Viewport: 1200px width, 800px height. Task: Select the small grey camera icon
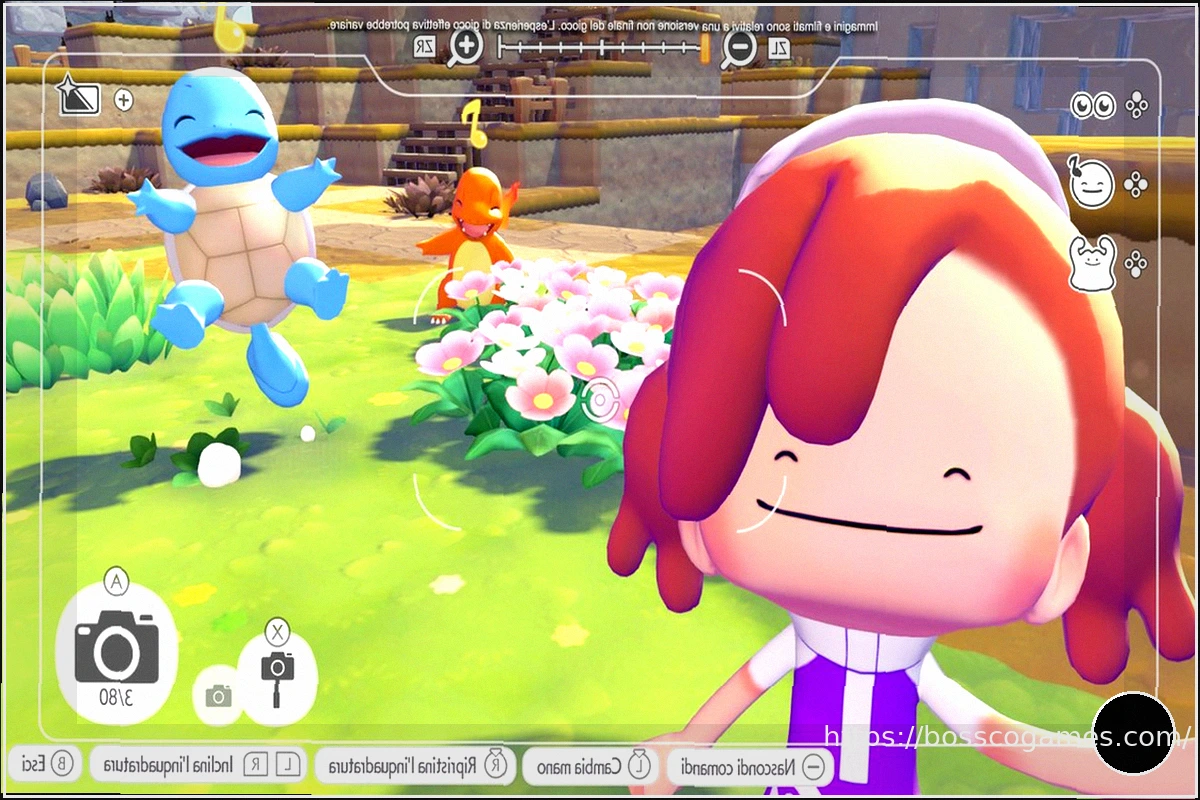pos(218,696)
